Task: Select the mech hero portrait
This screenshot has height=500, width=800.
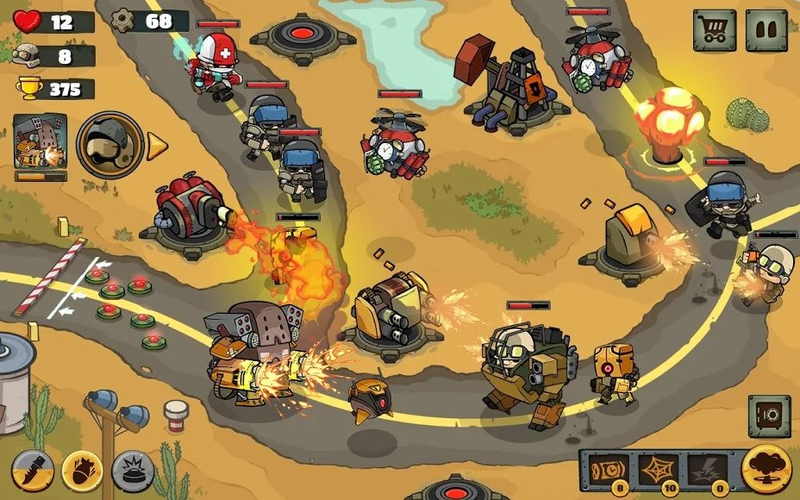Action: (x=40, y=142)
